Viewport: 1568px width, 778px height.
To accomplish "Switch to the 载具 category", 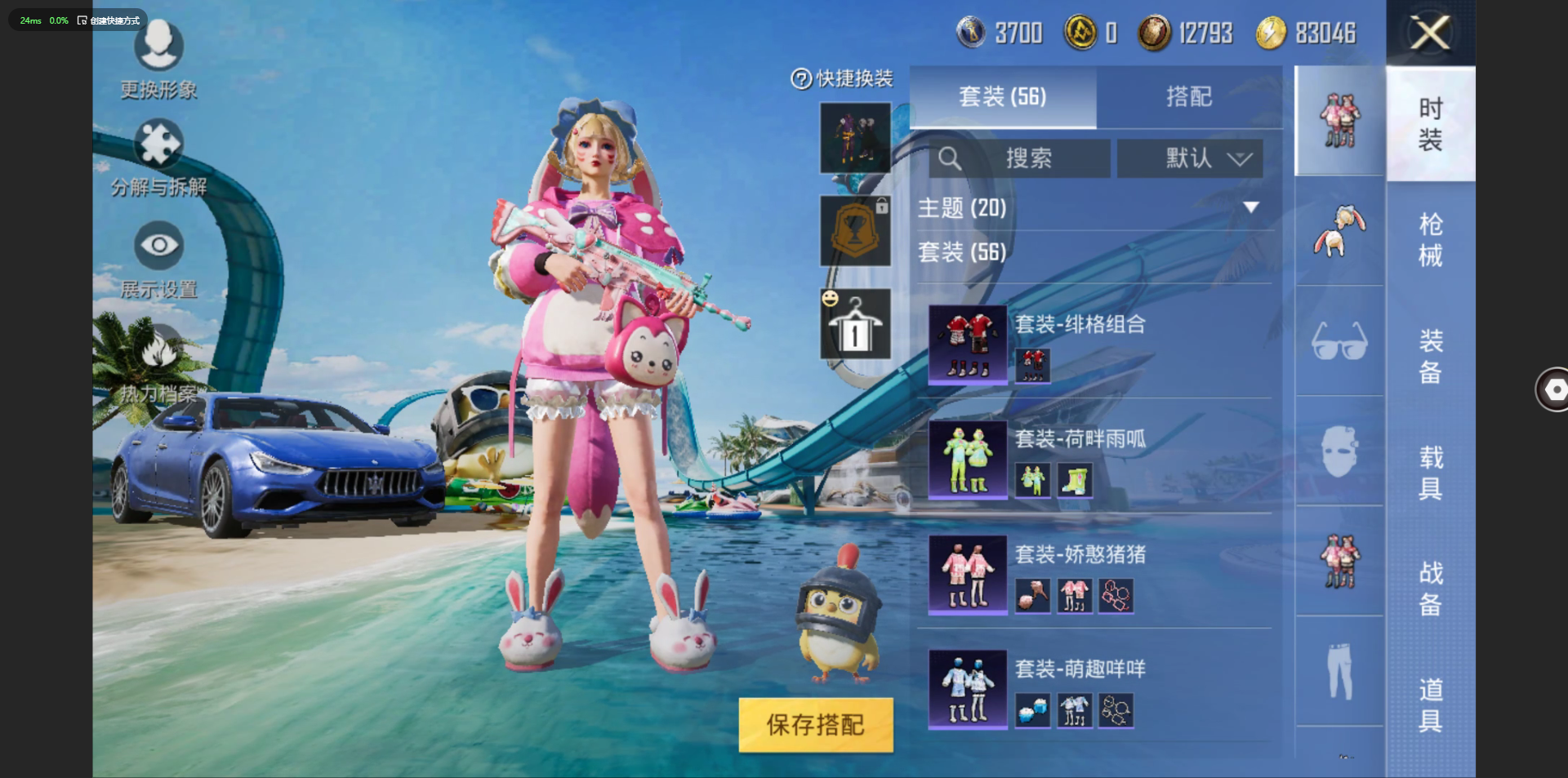I will coord(1430,473).
